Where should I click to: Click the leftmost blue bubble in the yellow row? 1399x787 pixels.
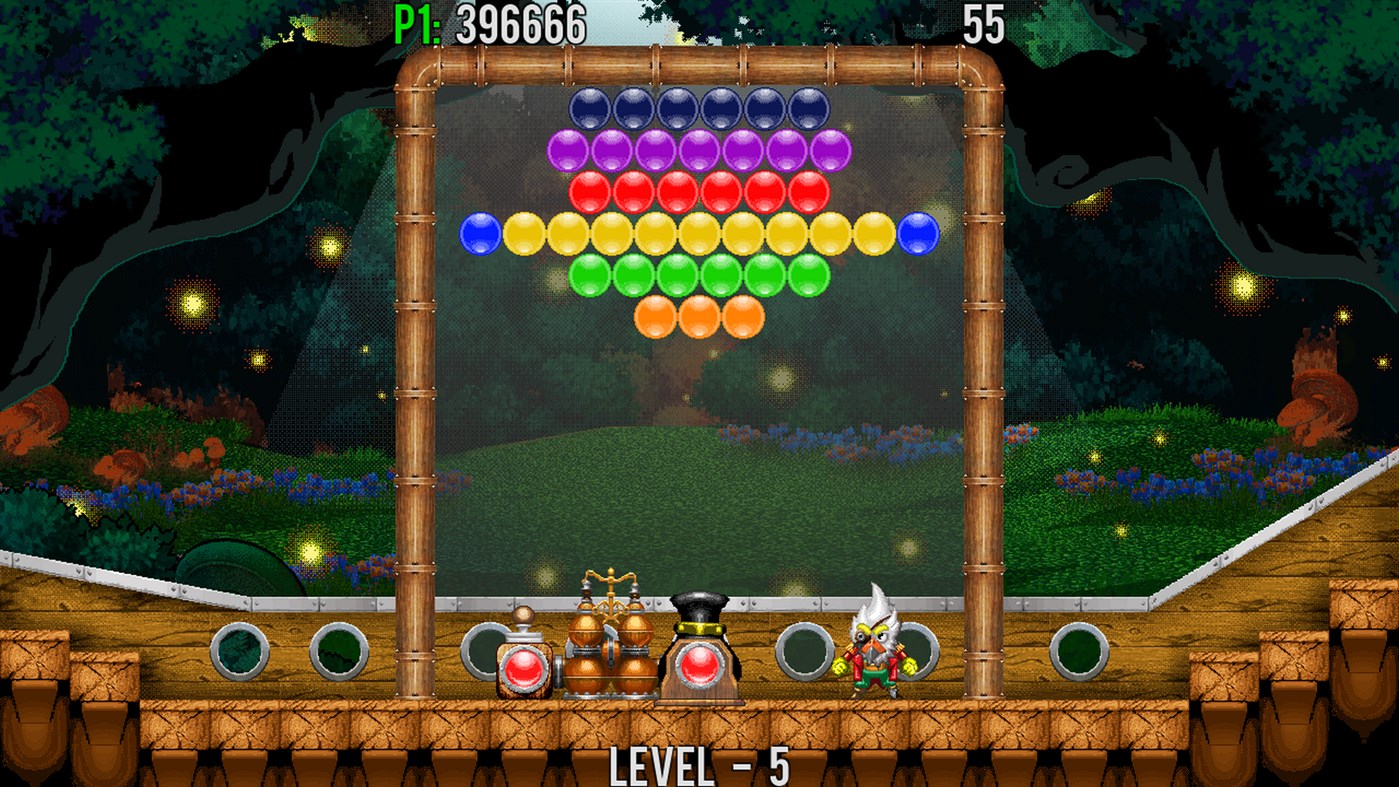[x=480, y=232]
